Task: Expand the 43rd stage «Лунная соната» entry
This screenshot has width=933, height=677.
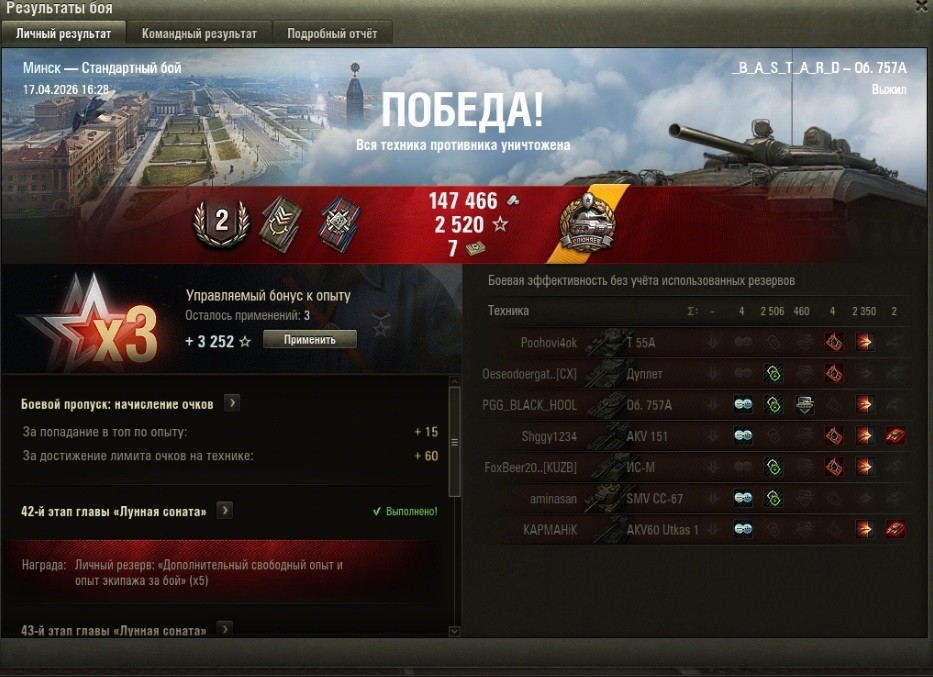Action: tap(225, 630)
